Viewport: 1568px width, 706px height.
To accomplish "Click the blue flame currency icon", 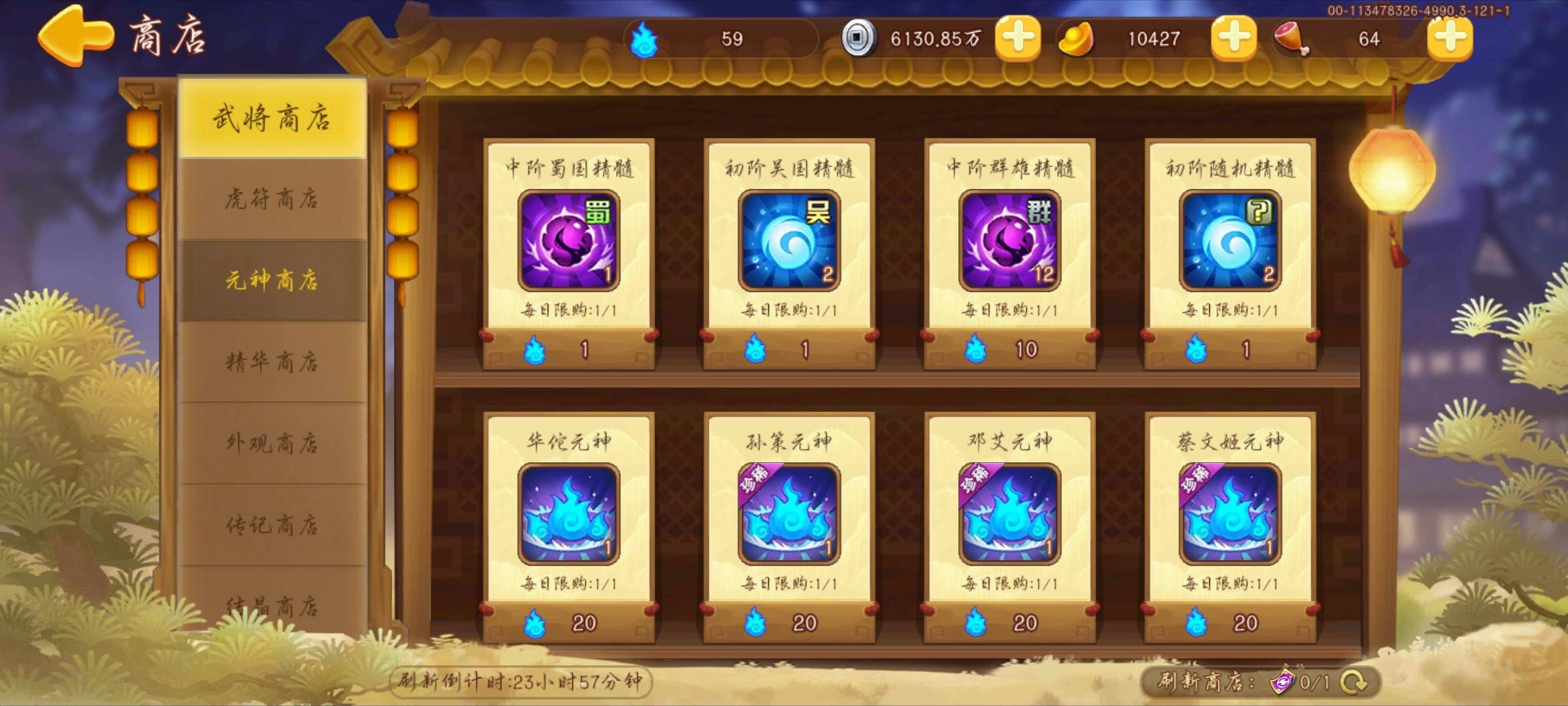I will [x=644, y=39].
